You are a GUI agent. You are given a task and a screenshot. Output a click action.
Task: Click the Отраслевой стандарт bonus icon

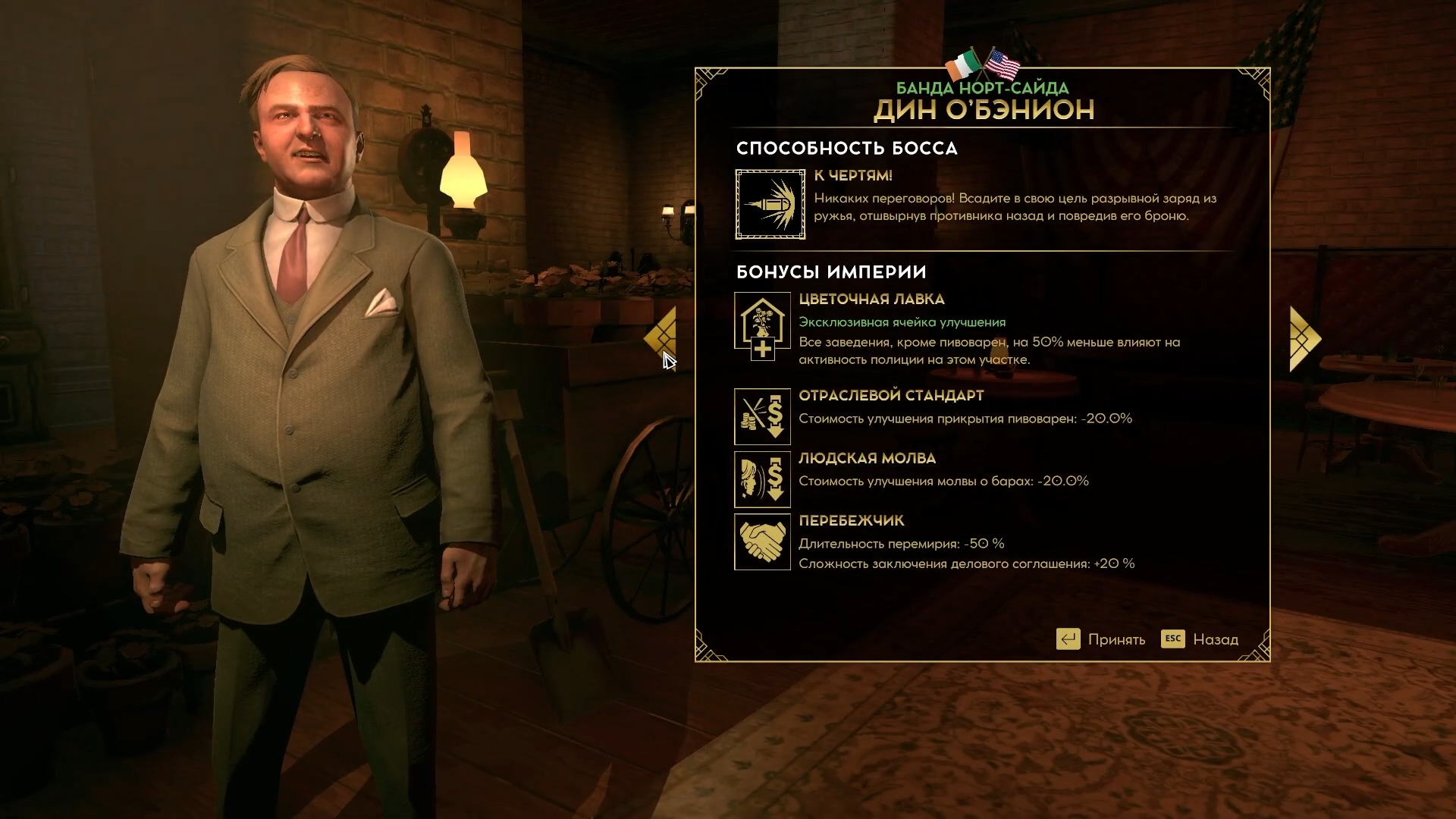[x=762, y=416]
